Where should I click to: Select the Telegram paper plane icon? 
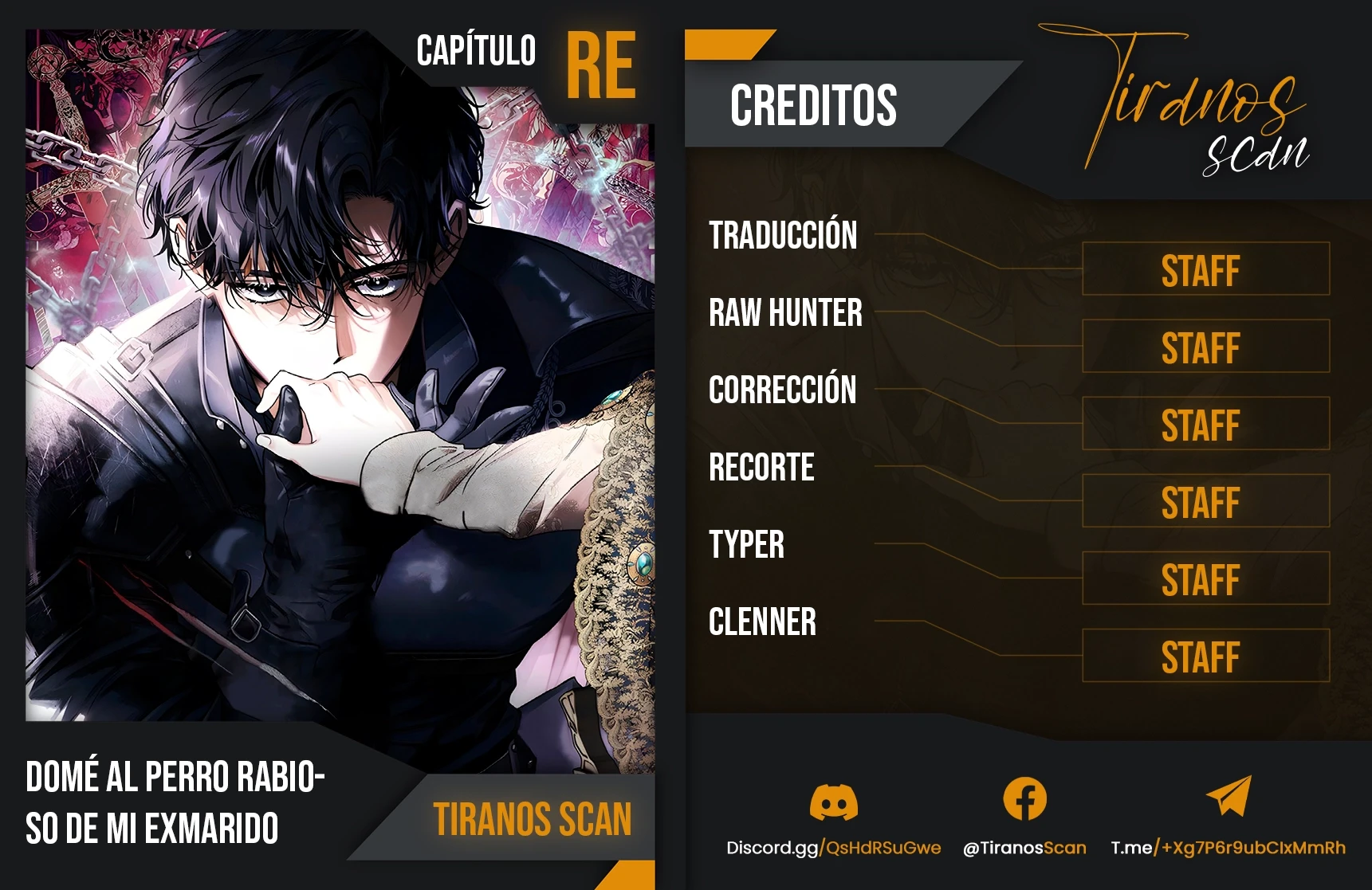click(1229, 796)
